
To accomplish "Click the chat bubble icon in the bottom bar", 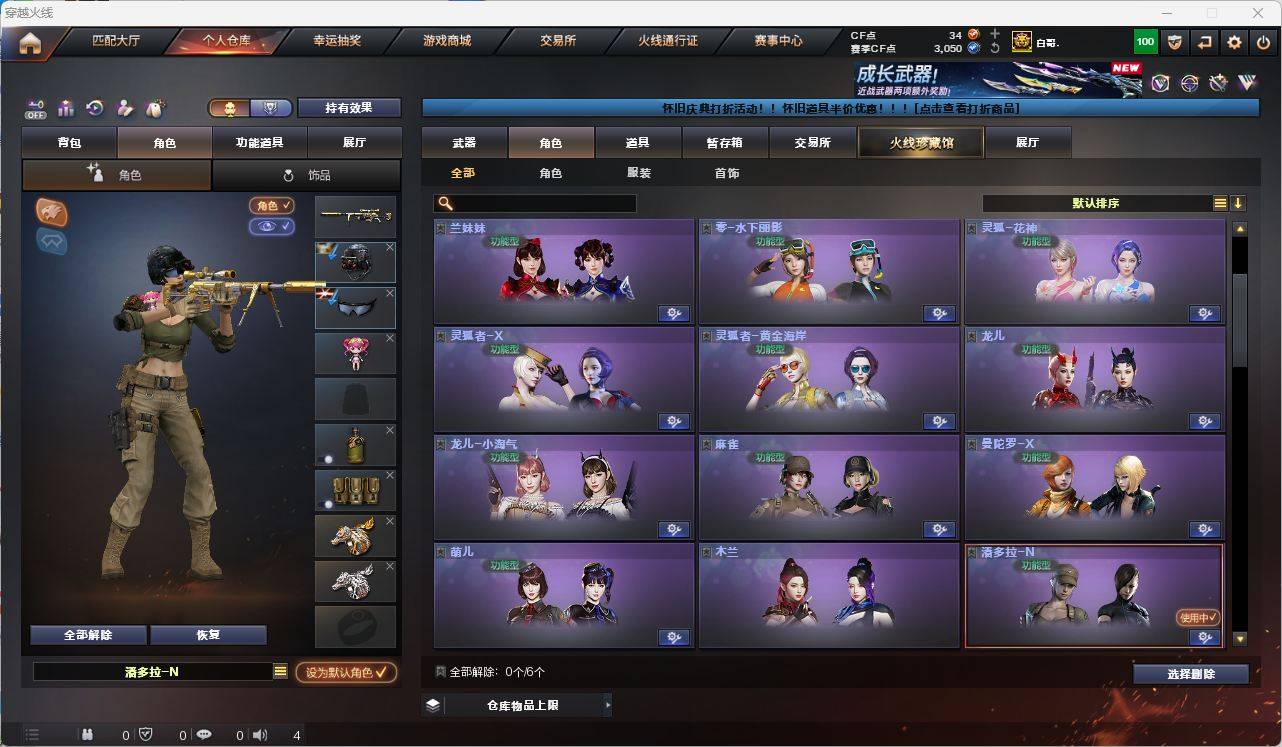I will 204,735.
